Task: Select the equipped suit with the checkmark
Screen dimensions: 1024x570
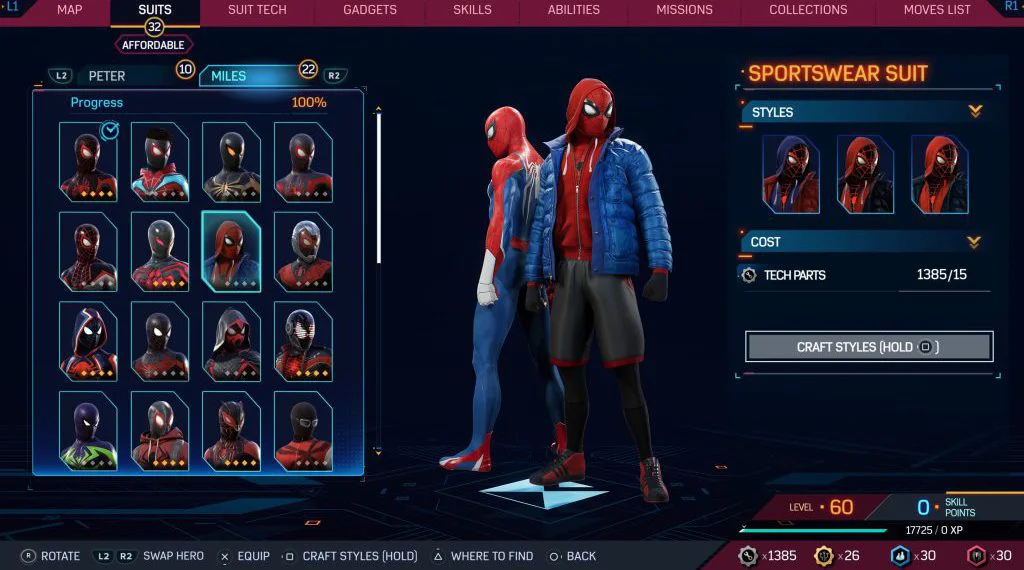Action: click(88, 161)
